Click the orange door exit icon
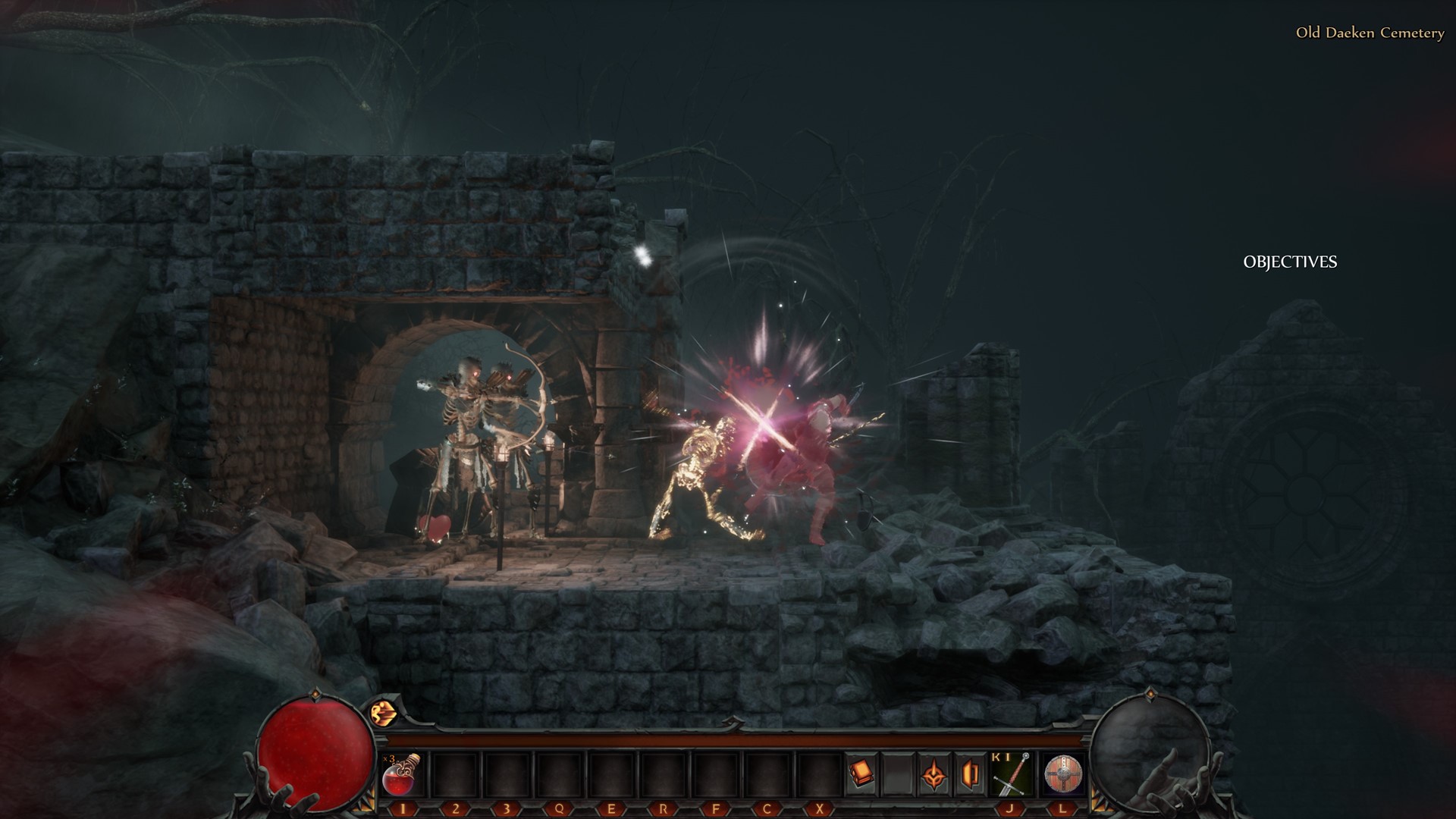The width and height of the screenshot is (1456, 819). tap(970, 775)
